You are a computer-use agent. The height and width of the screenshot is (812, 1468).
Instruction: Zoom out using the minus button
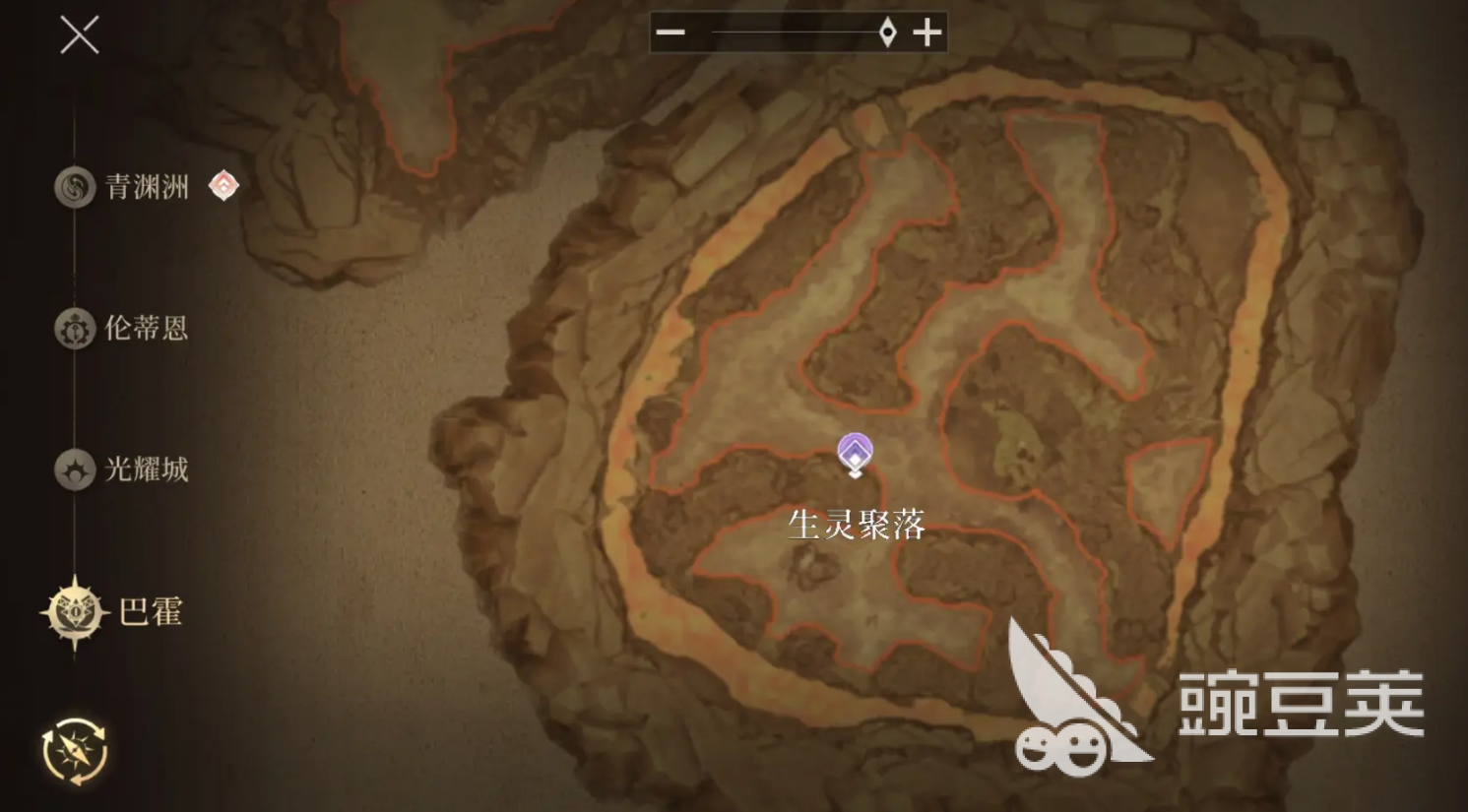(670, 32)
